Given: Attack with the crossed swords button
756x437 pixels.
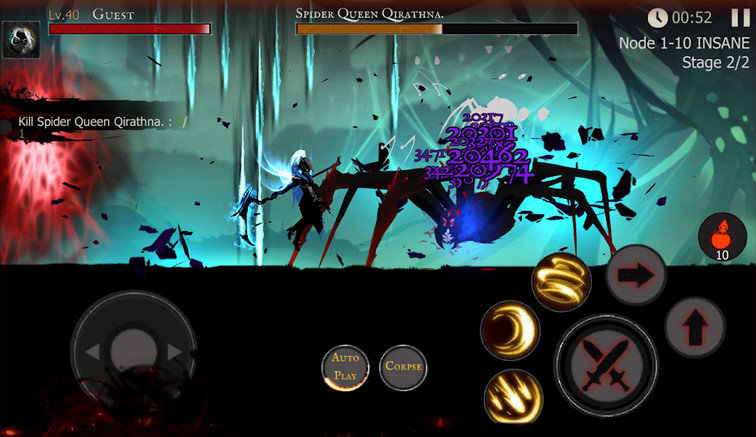Looking at the screenshot, I should pos(605,364).
